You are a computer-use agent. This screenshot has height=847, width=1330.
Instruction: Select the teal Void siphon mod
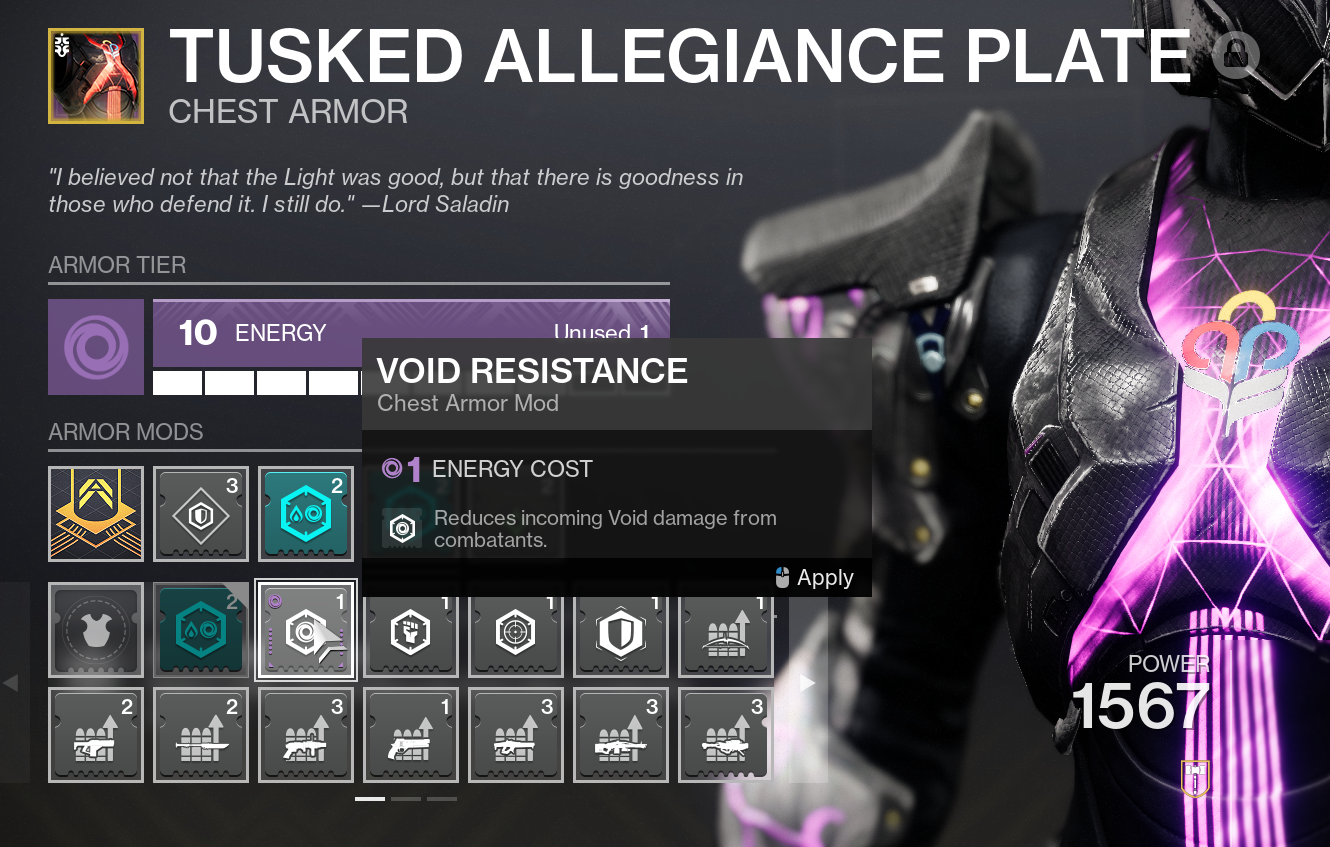pos(306,513)
